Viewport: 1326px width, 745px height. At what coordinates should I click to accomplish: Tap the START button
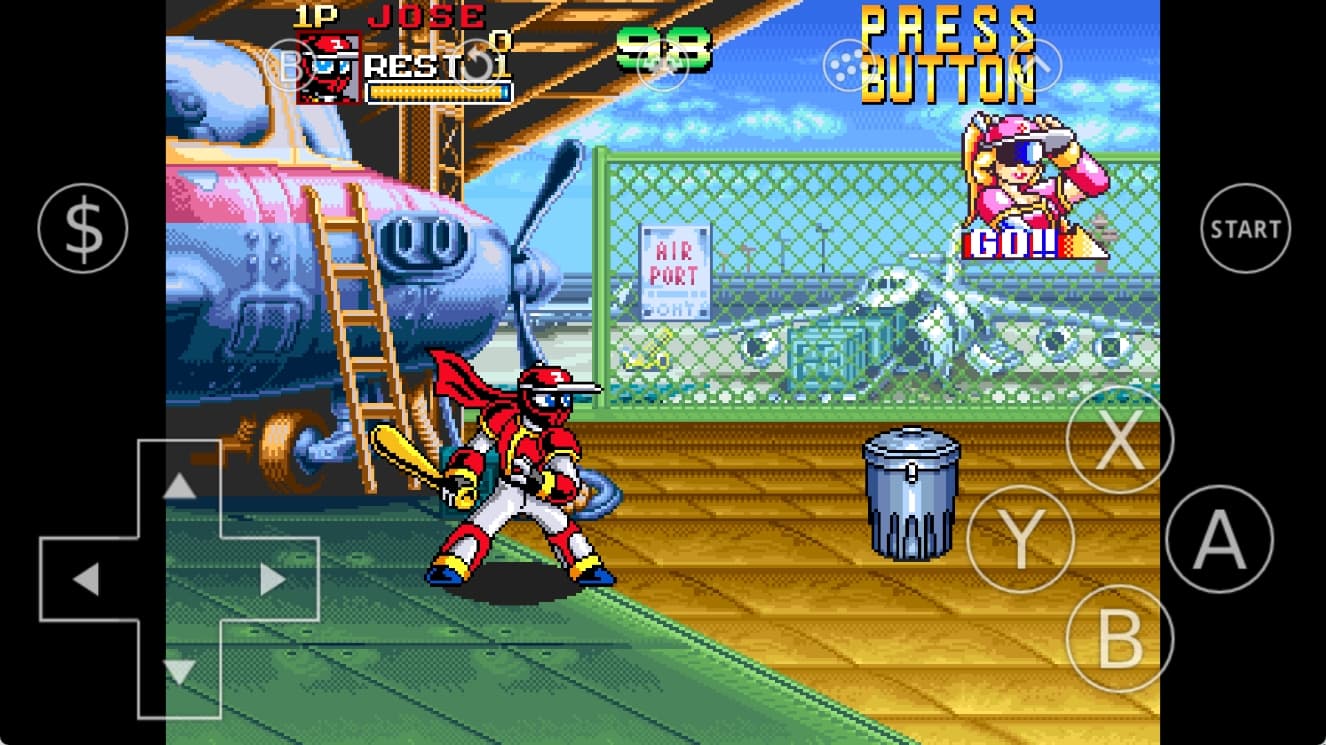[1245, 229]
